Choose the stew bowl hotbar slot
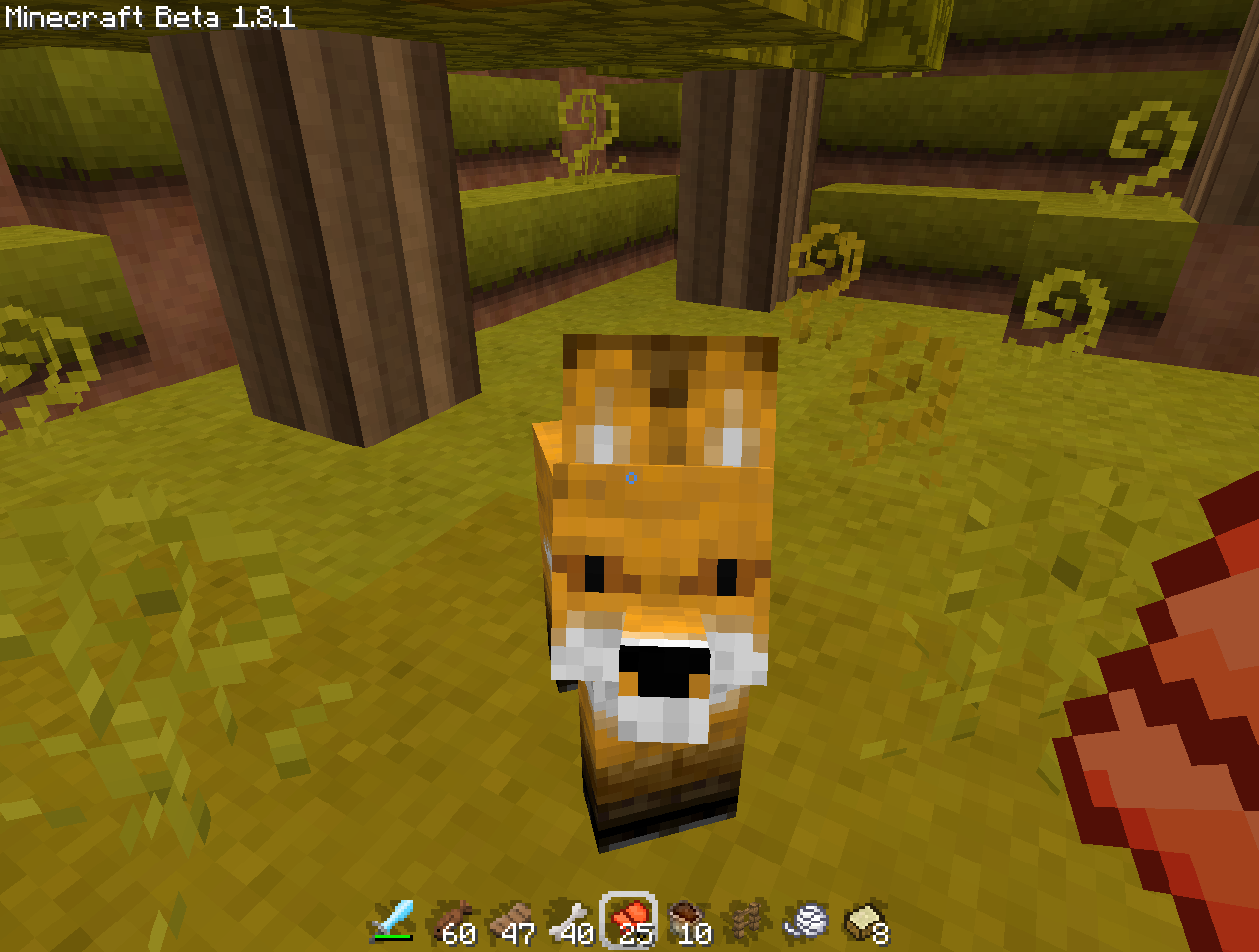Viewport: 1259px width, 952px height. point(689,922)
